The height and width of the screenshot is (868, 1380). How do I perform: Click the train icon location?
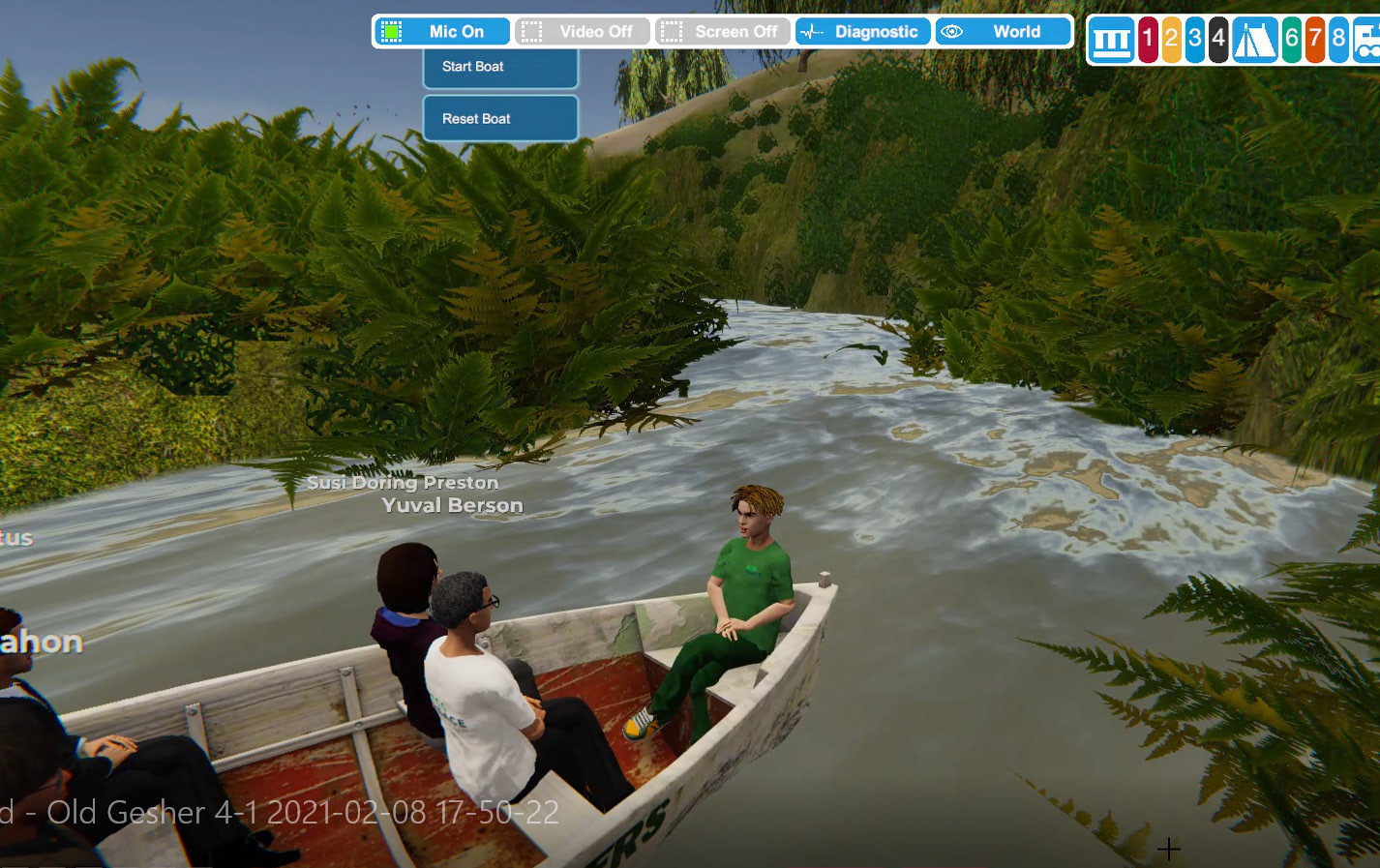tap(1366, 41)
